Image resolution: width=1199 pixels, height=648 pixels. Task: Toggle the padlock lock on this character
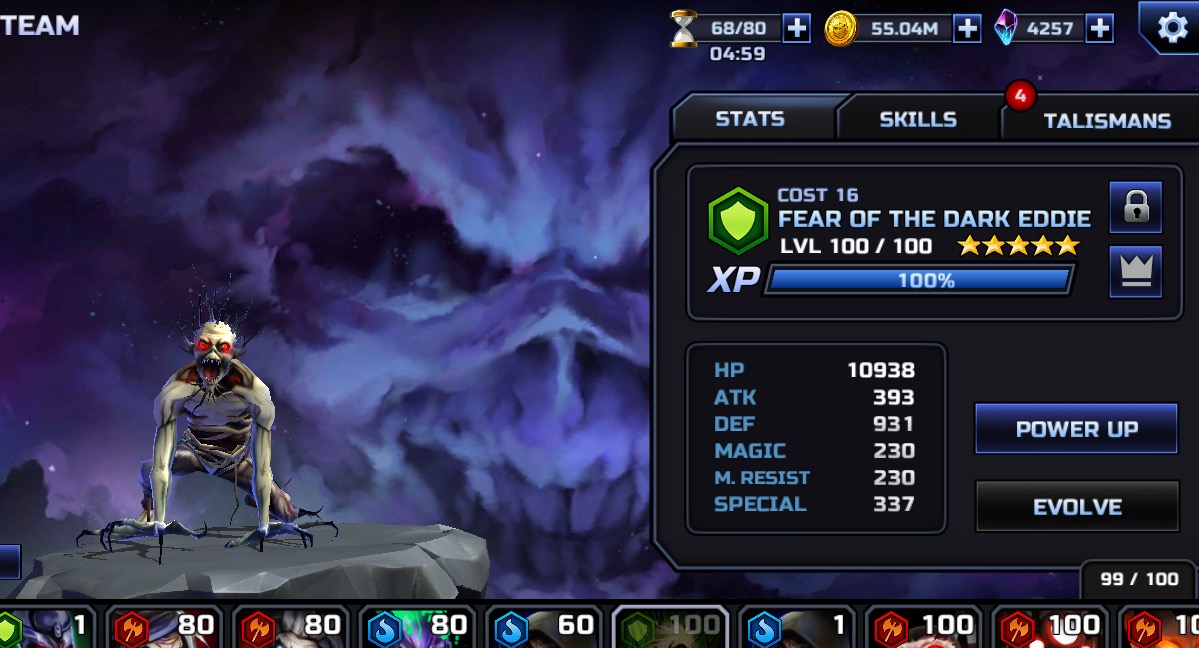click(x=1135, y=207)
